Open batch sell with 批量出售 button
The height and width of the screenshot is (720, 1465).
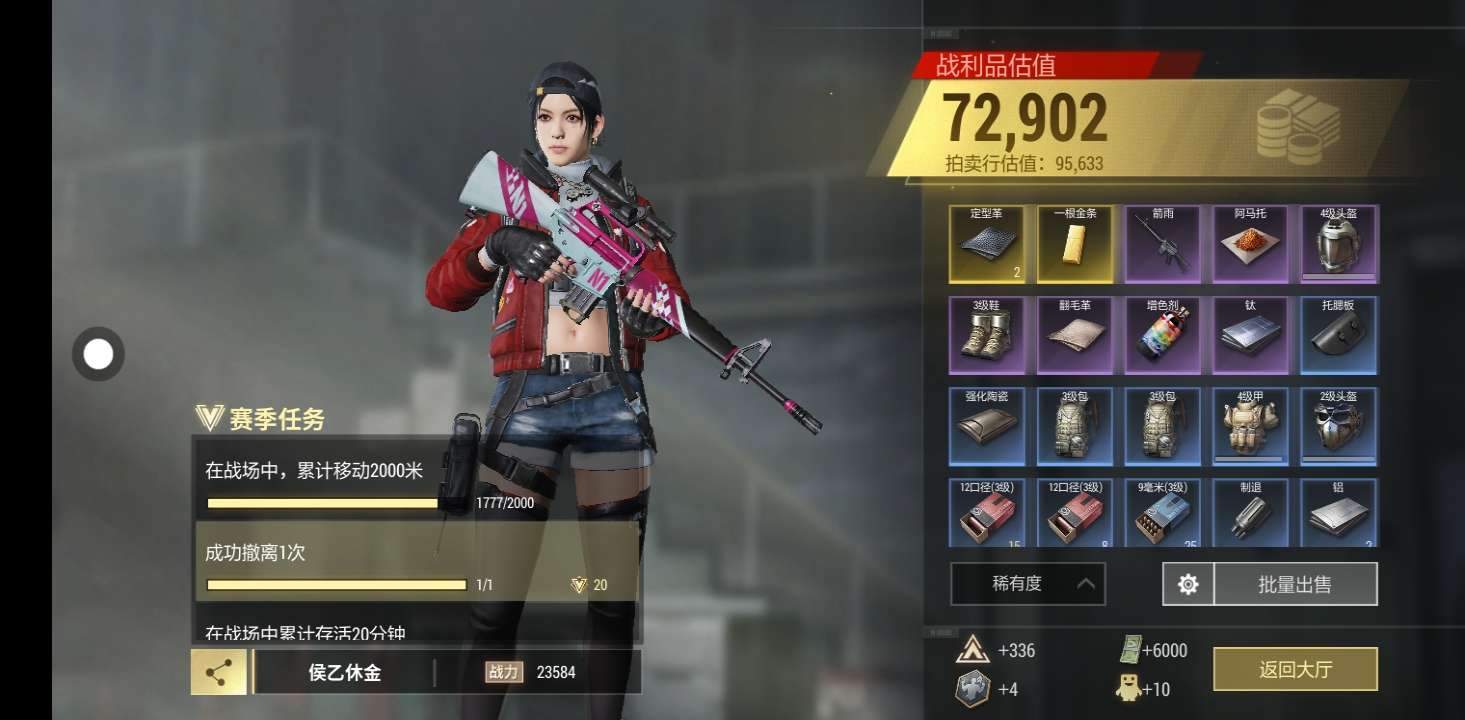1295,584
